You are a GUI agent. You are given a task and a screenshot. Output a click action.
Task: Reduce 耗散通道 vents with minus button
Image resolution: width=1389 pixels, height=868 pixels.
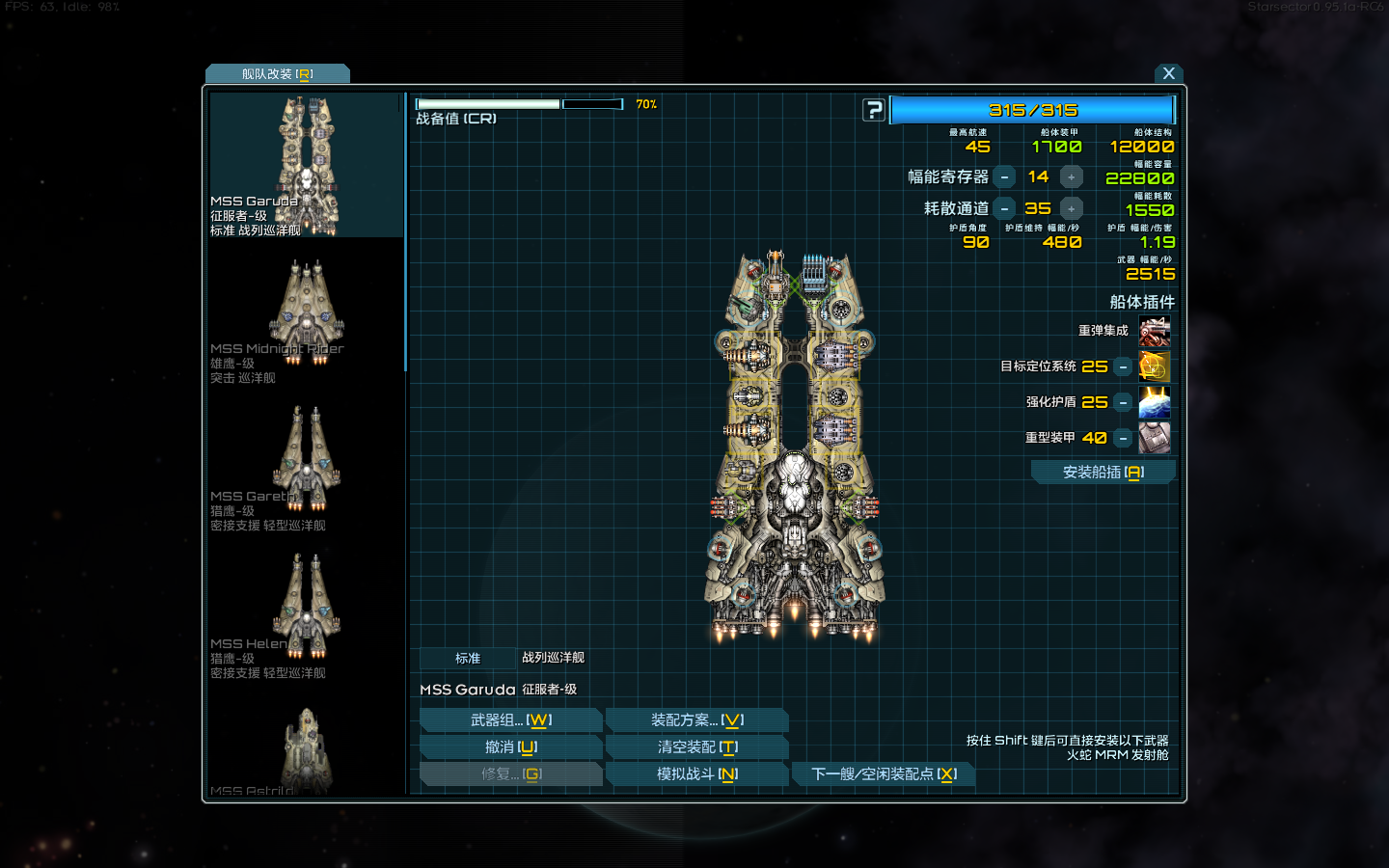pos(1004,209)
